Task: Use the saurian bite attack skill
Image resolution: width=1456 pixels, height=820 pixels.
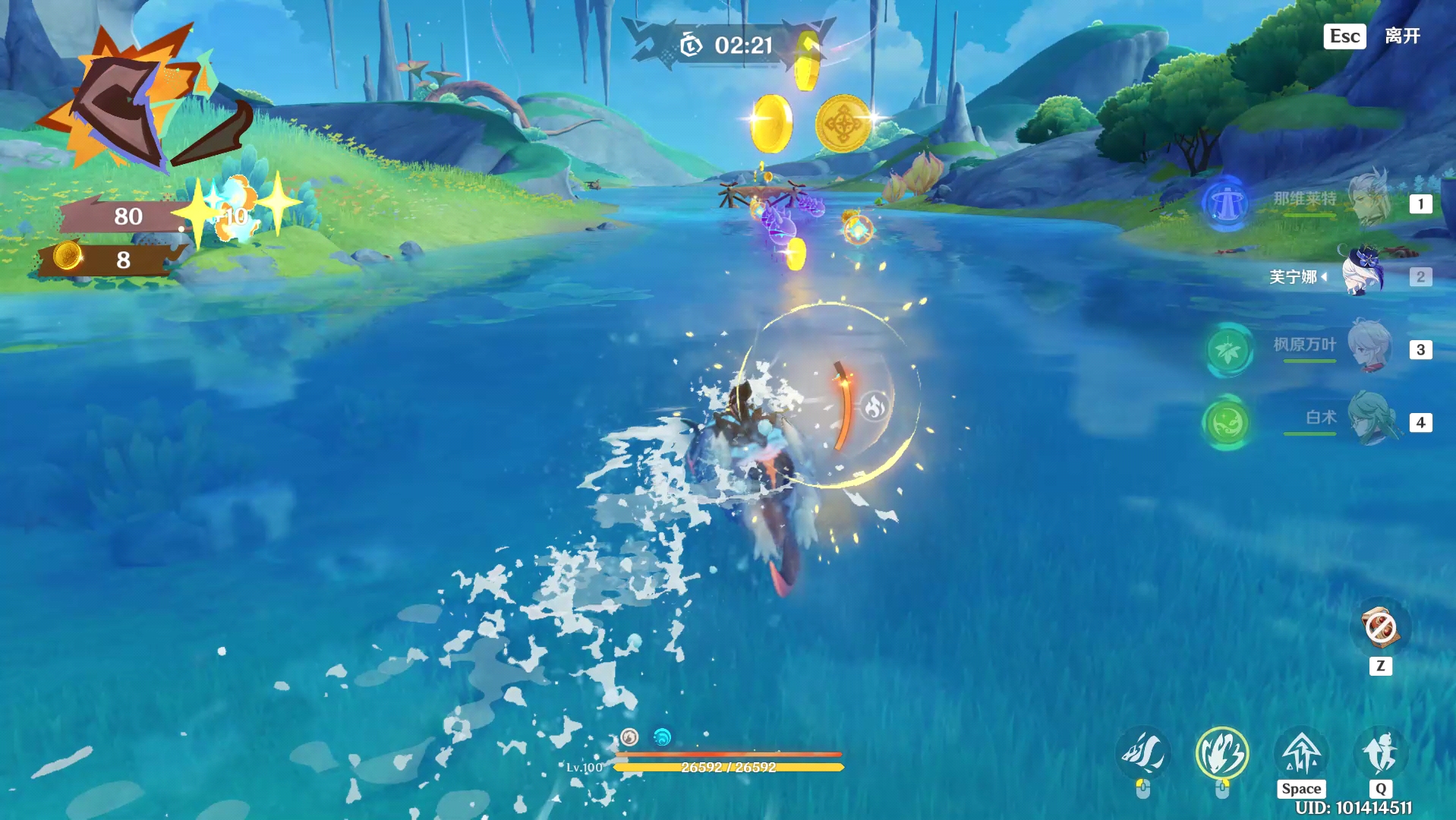Action: pos(1143,753)
